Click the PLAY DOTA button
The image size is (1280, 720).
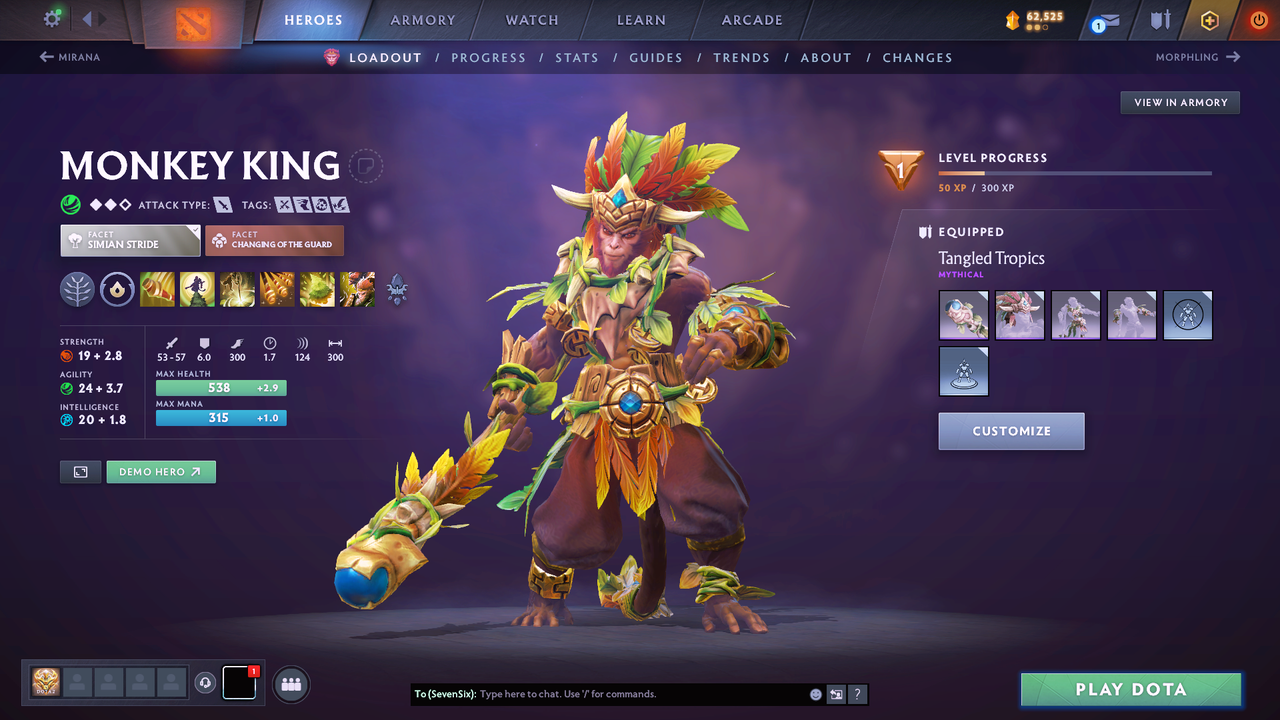pos(1130,689)
